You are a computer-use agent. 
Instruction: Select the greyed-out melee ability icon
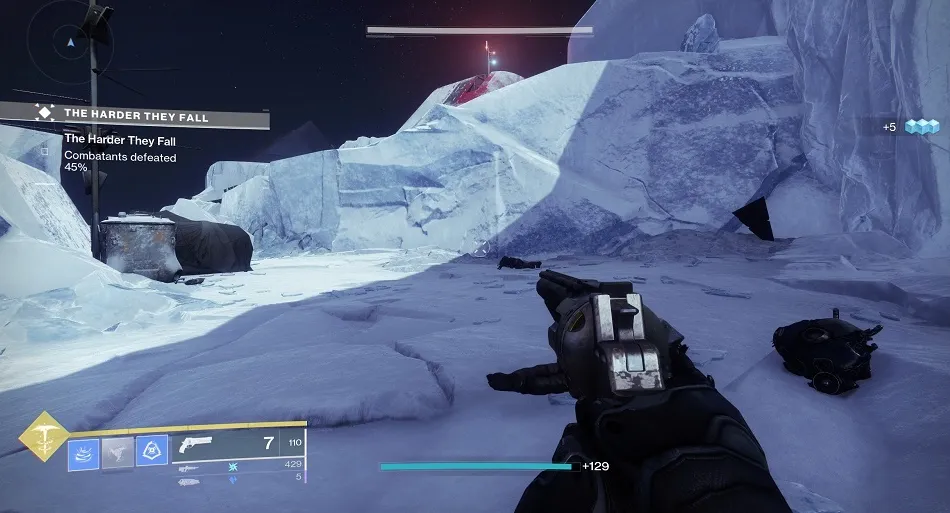coord(117,452)
